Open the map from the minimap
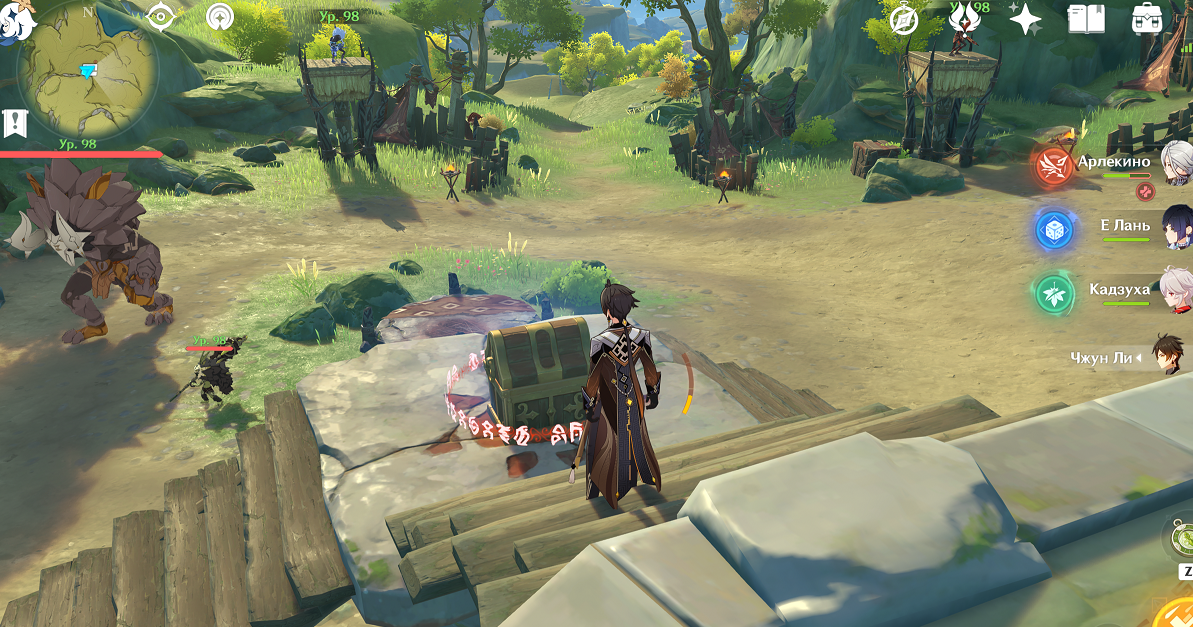1193x627 pixels. pos(88,70)
